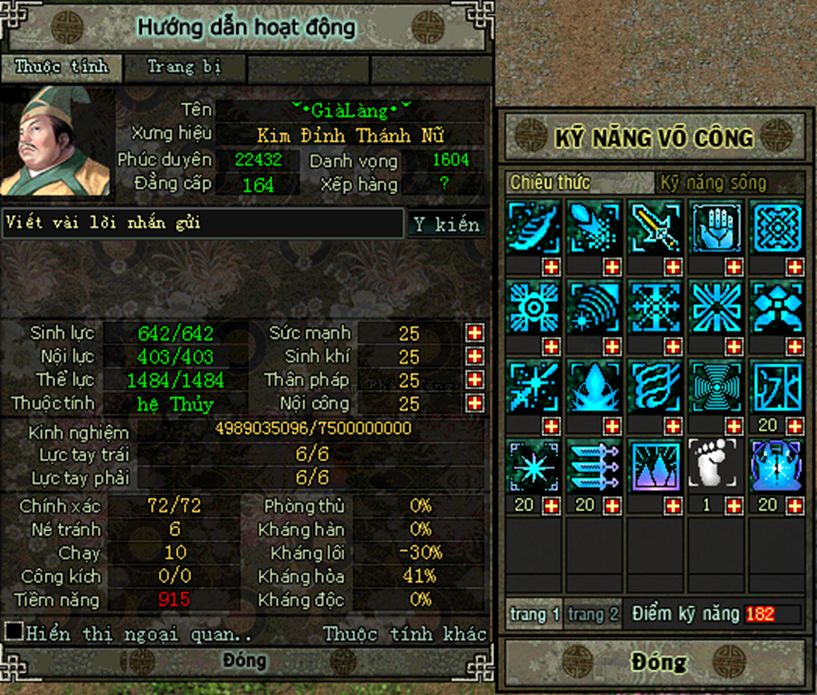Add a point to Nội công
817x695 pixels.
coord(474,404)
